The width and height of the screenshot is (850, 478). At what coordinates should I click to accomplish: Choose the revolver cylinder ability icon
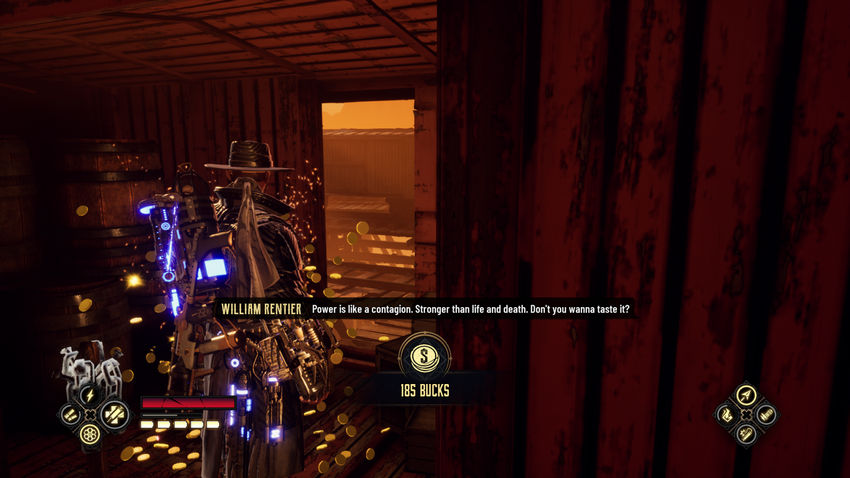click(90, 433)
